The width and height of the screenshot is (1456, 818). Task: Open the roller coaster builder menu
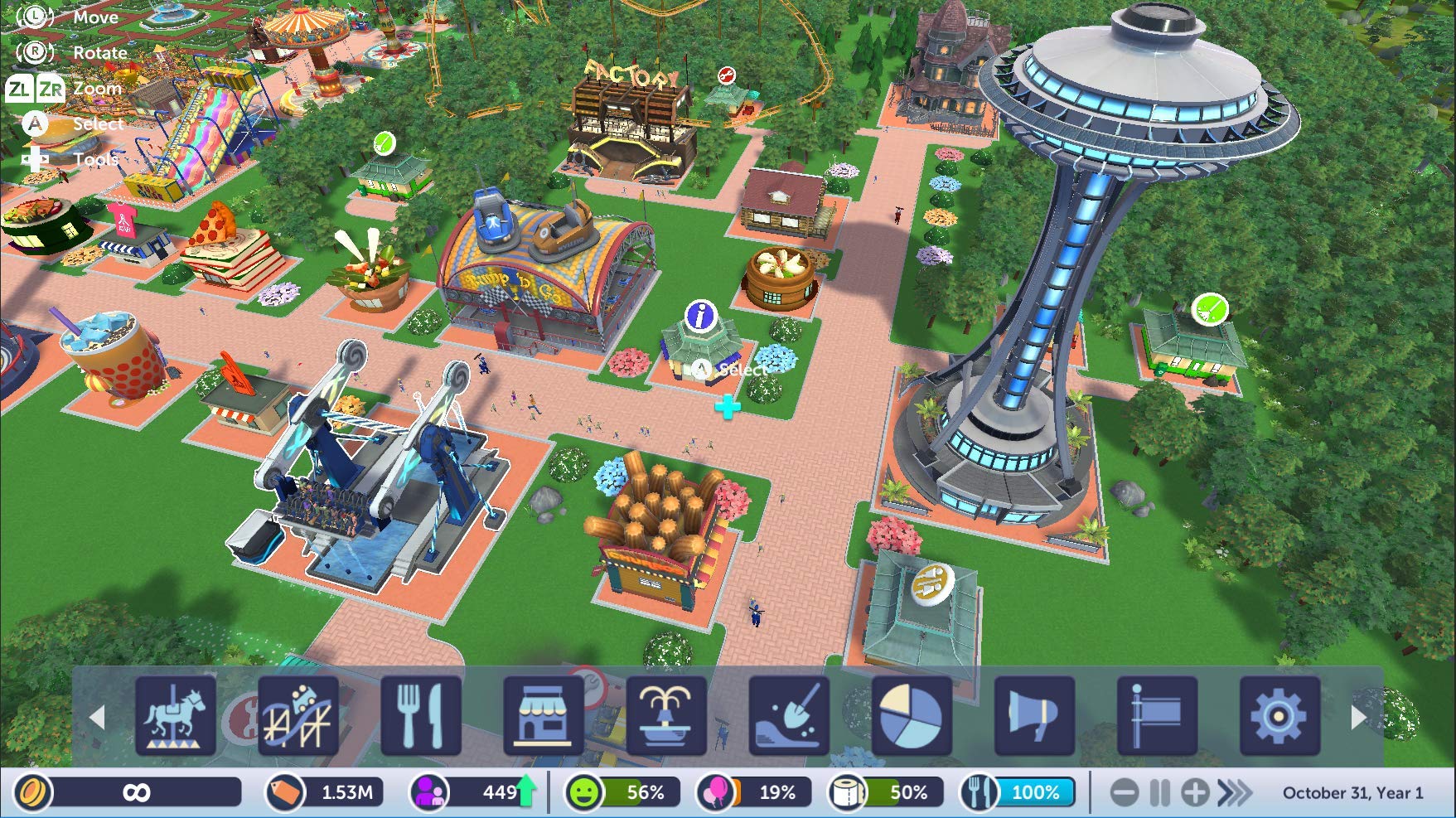298,715
